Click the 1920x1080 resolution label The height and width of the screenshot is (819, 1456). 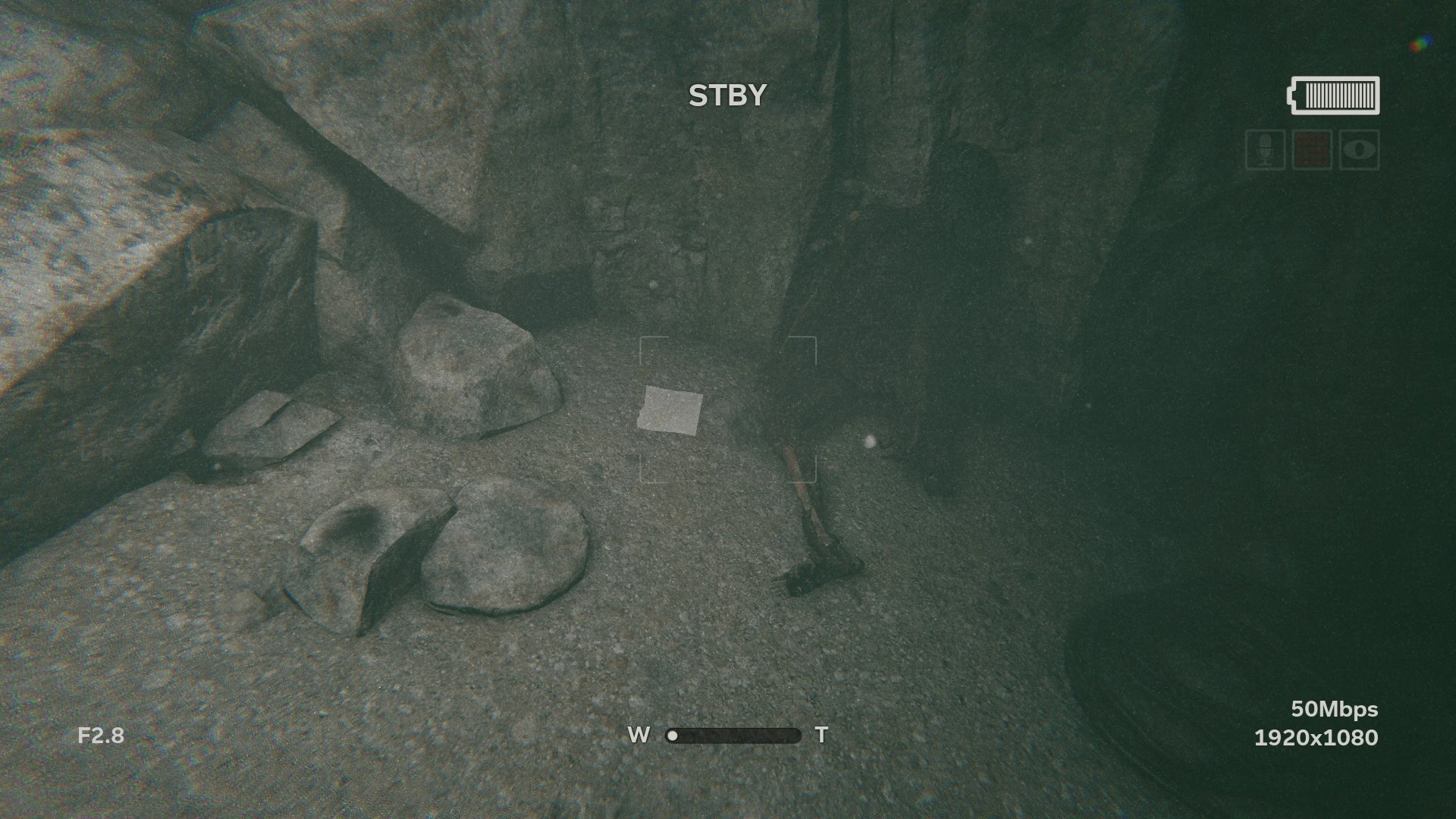click(x=1316, y=737)
